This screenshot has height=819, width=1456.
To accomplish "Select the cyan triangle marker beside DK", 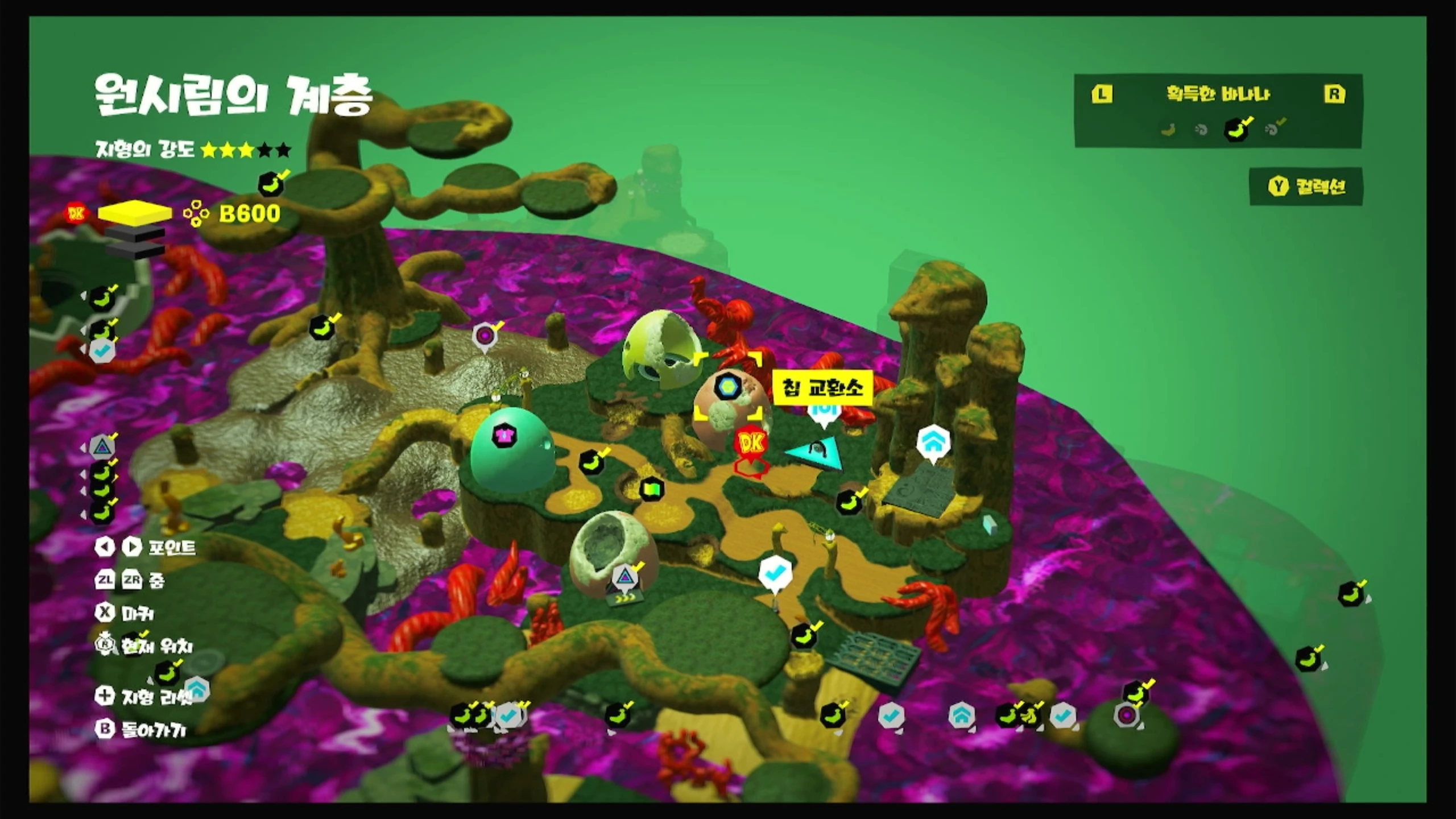I will click(815, 453).
